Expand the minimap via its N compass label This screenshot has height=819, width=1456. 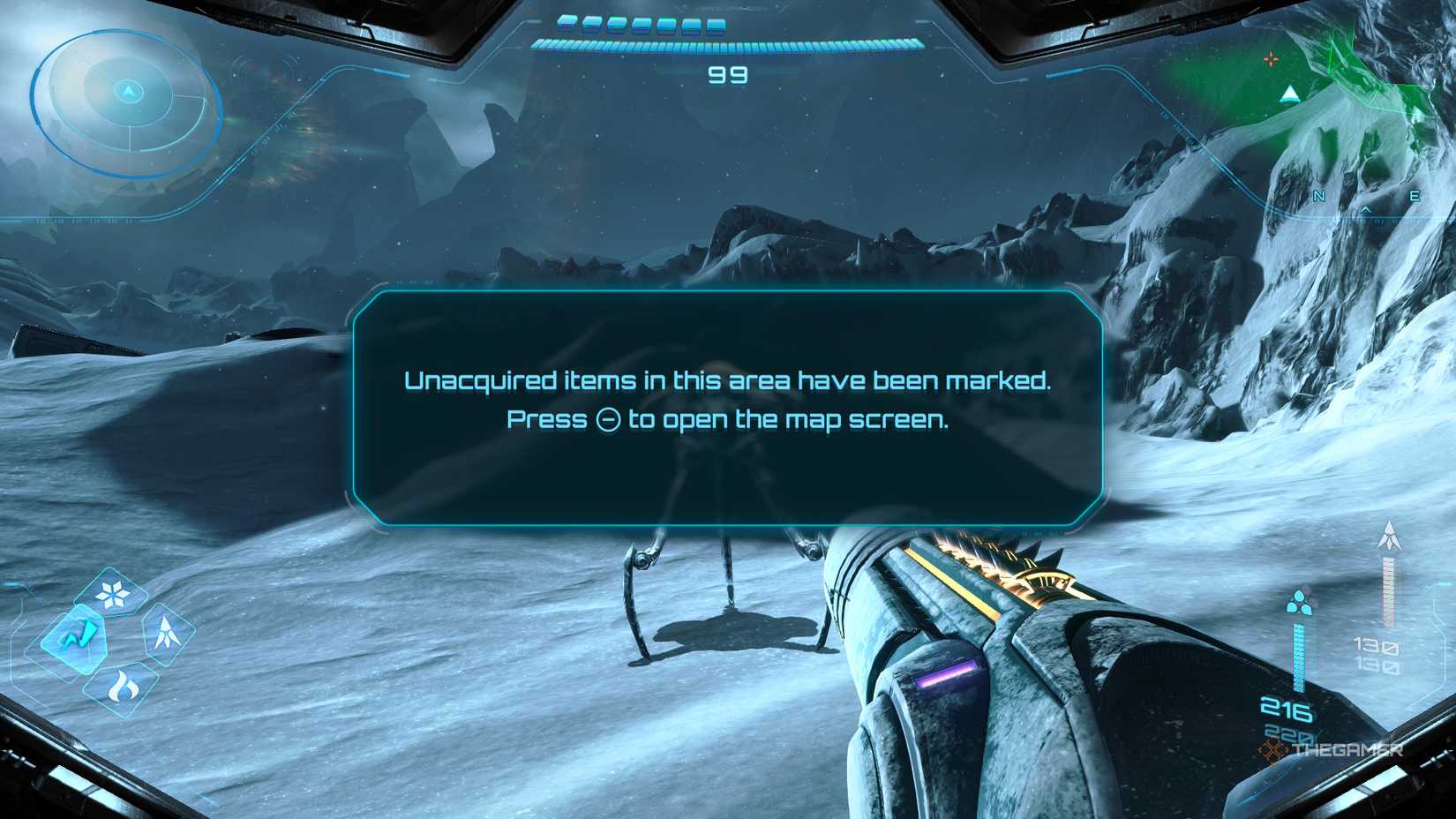(1318, 195)
